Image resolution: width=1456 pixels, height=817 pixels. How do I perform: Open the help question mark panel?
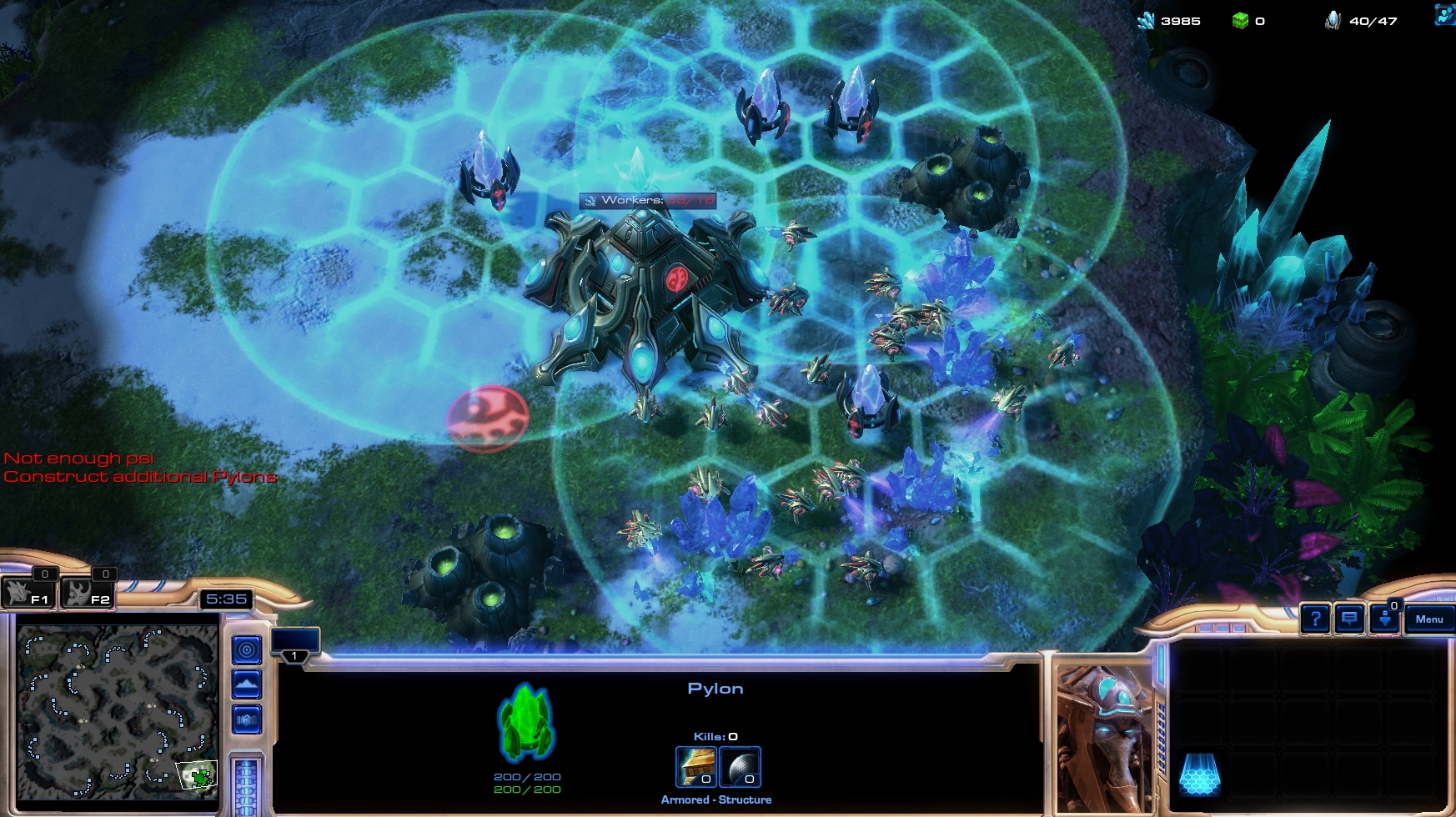(x=1315, y=619)
